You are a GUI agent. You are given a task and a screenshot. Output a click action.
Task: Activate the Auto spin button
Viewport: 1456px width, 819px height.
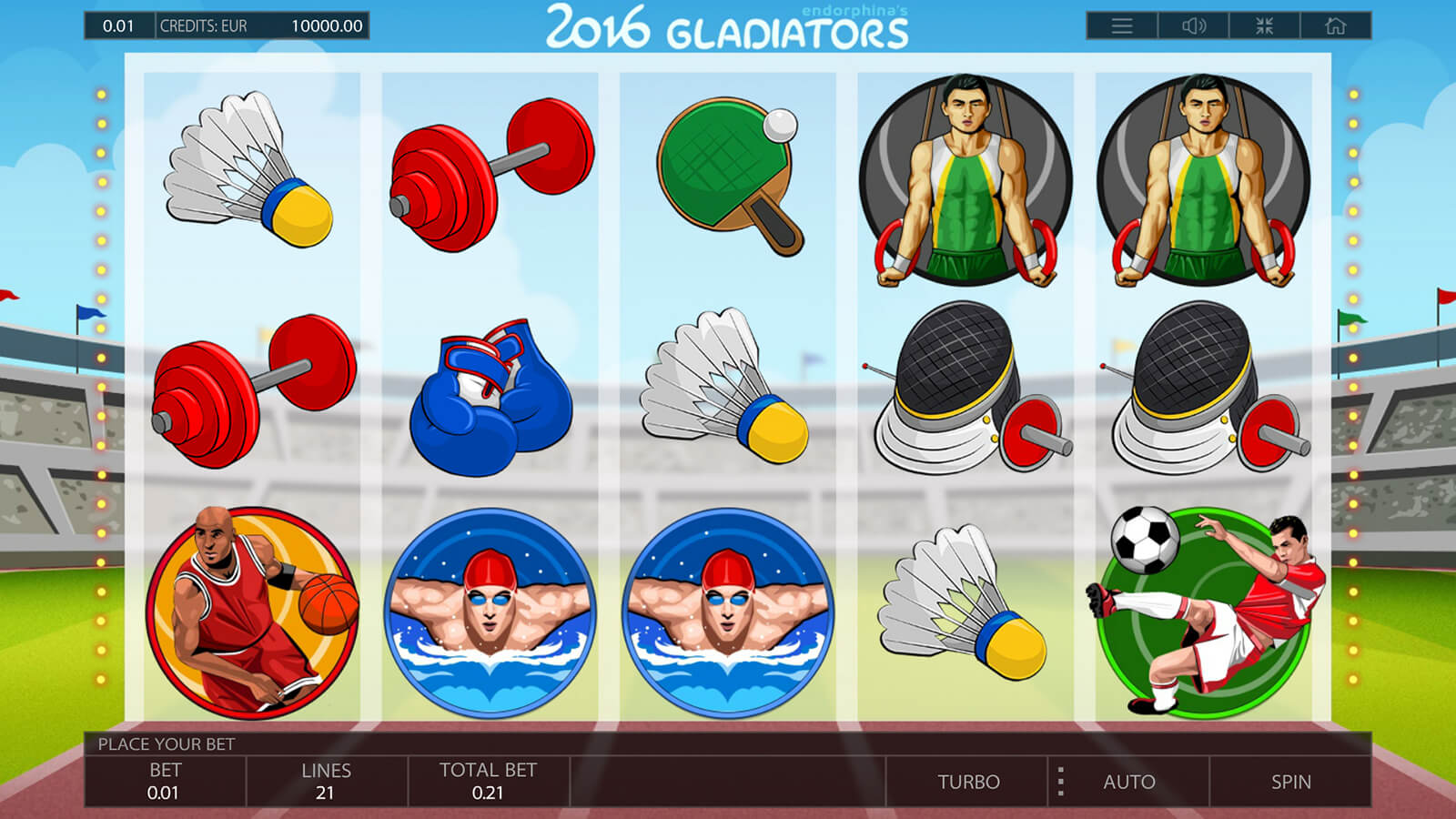(x=1129, y=782)
